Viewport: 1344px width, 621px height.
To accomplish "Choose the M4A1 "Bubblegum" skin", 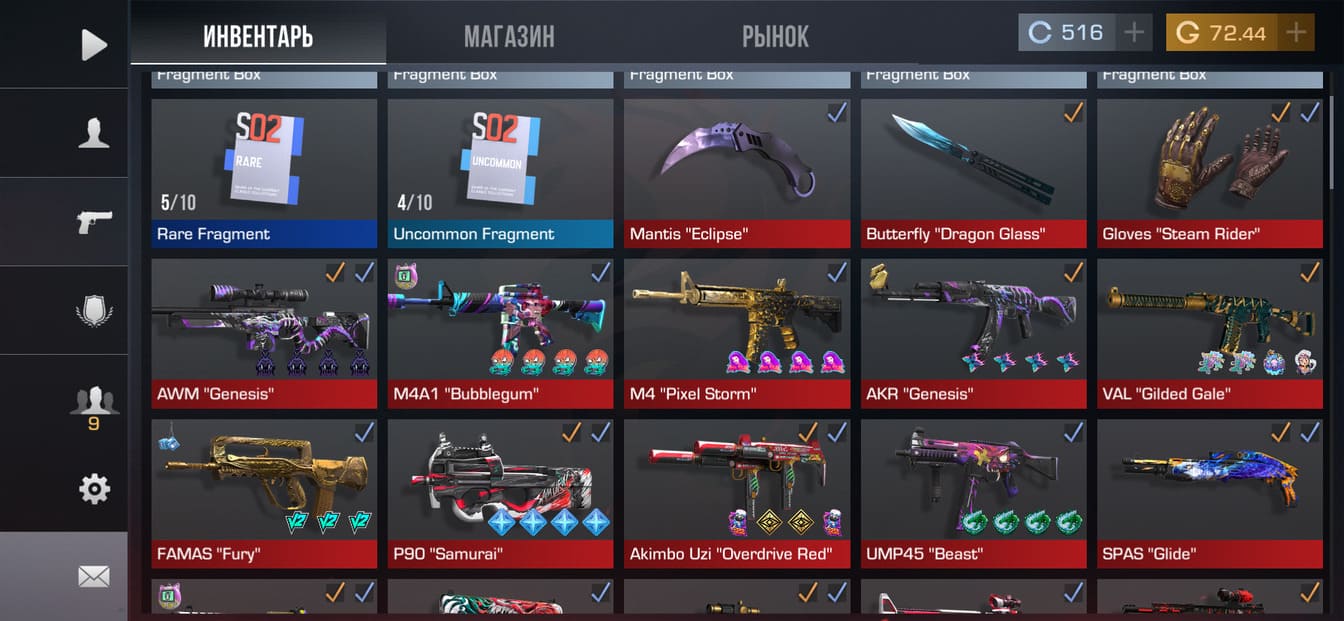I will [500, 332].
